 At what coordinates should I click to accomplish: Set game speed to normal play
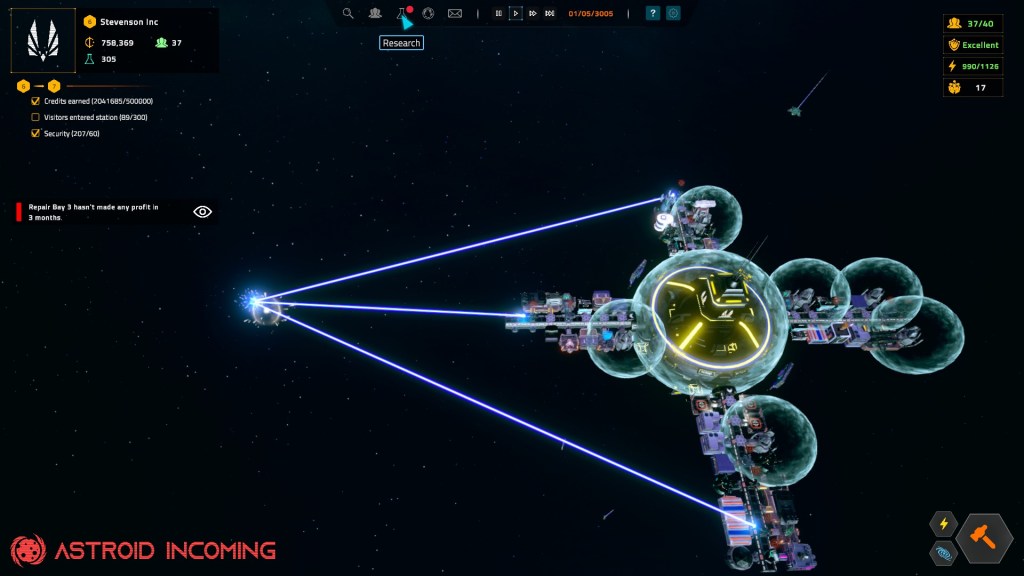pos(516,13)
